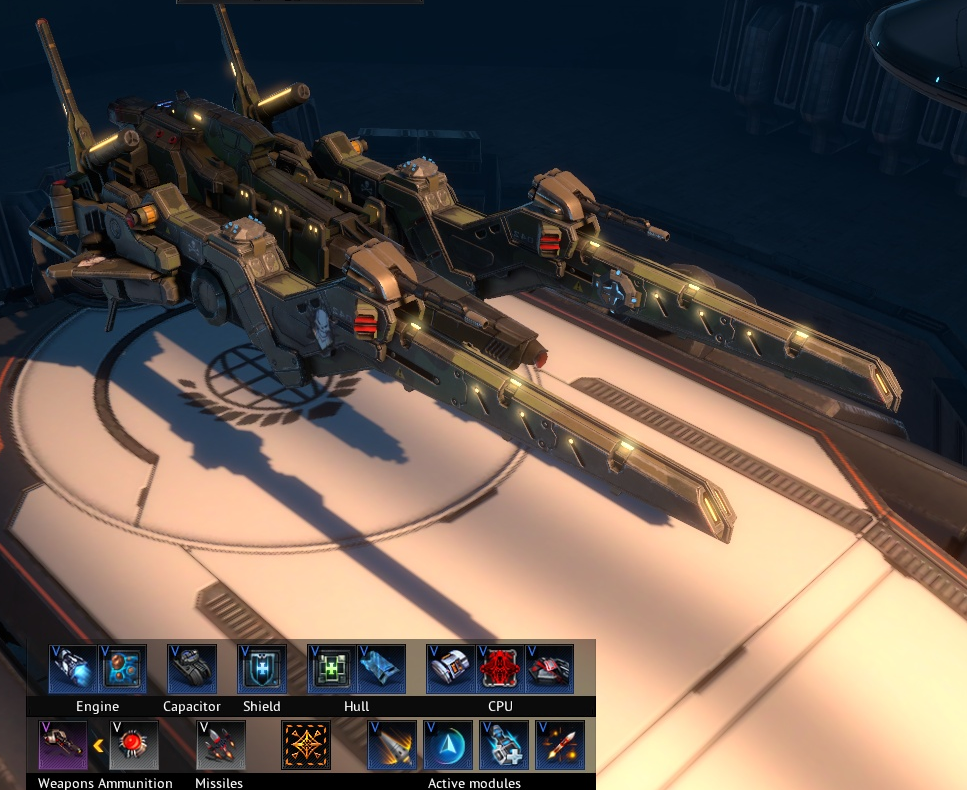Activate the blue arrow active module
Screen dimensions: 967x790
click(x=448, y=745)
